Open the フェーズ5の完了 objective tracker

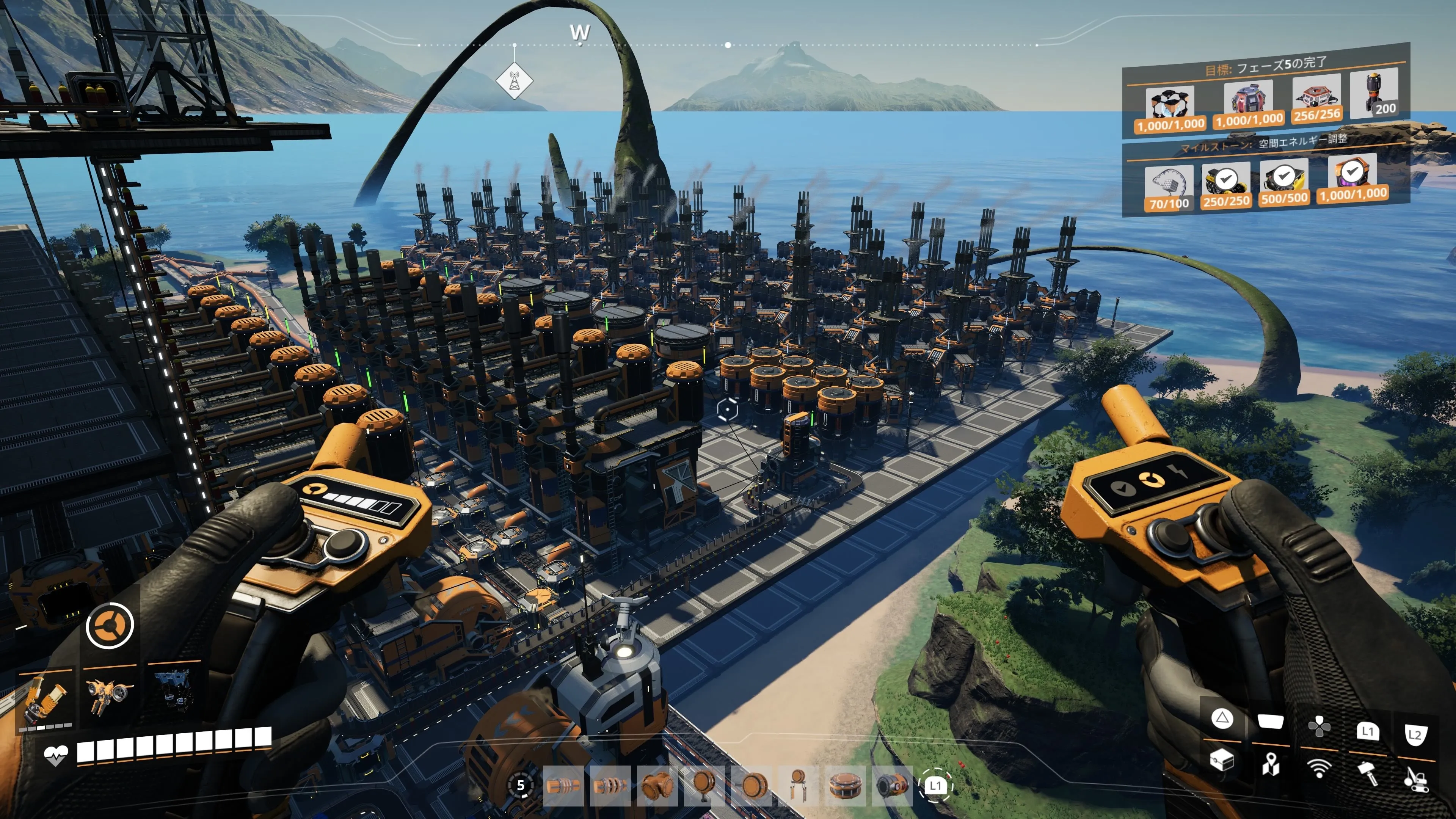pyautogui.click(x=1266, y=66)
